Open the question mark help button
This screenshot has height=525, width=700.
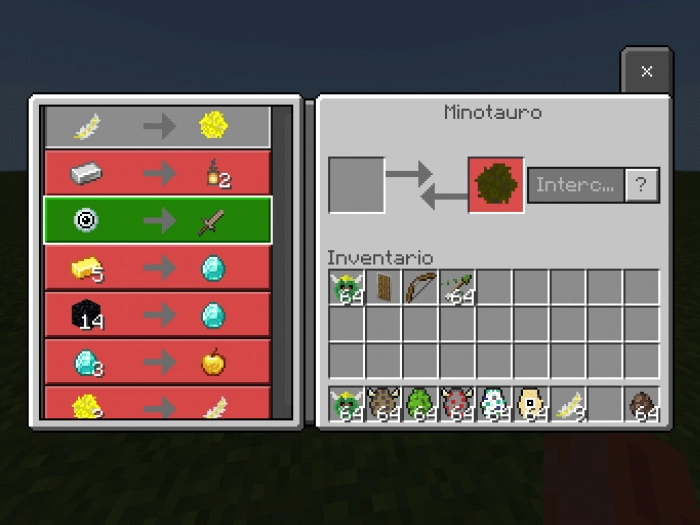[642, 185]
